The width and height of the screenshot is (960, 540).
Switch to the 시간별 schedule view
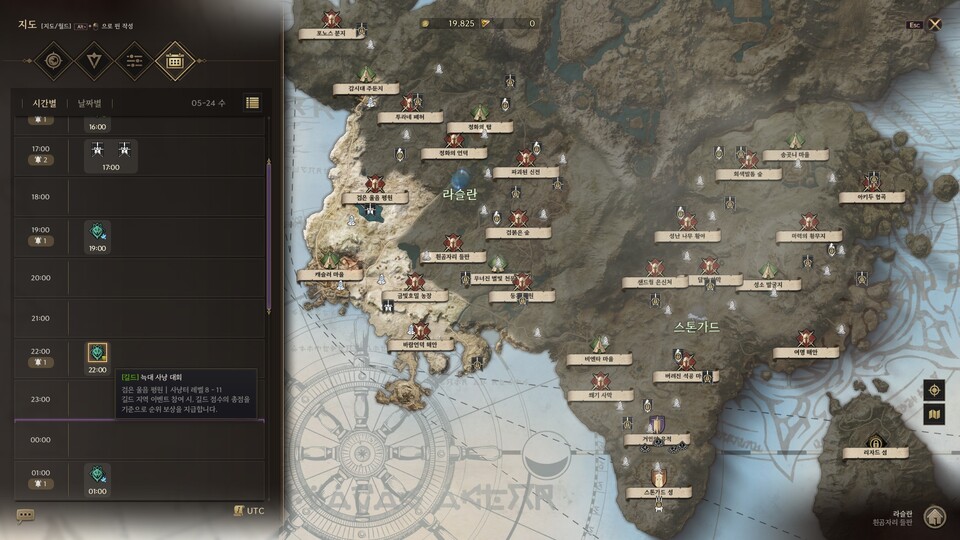click(46, 103)
